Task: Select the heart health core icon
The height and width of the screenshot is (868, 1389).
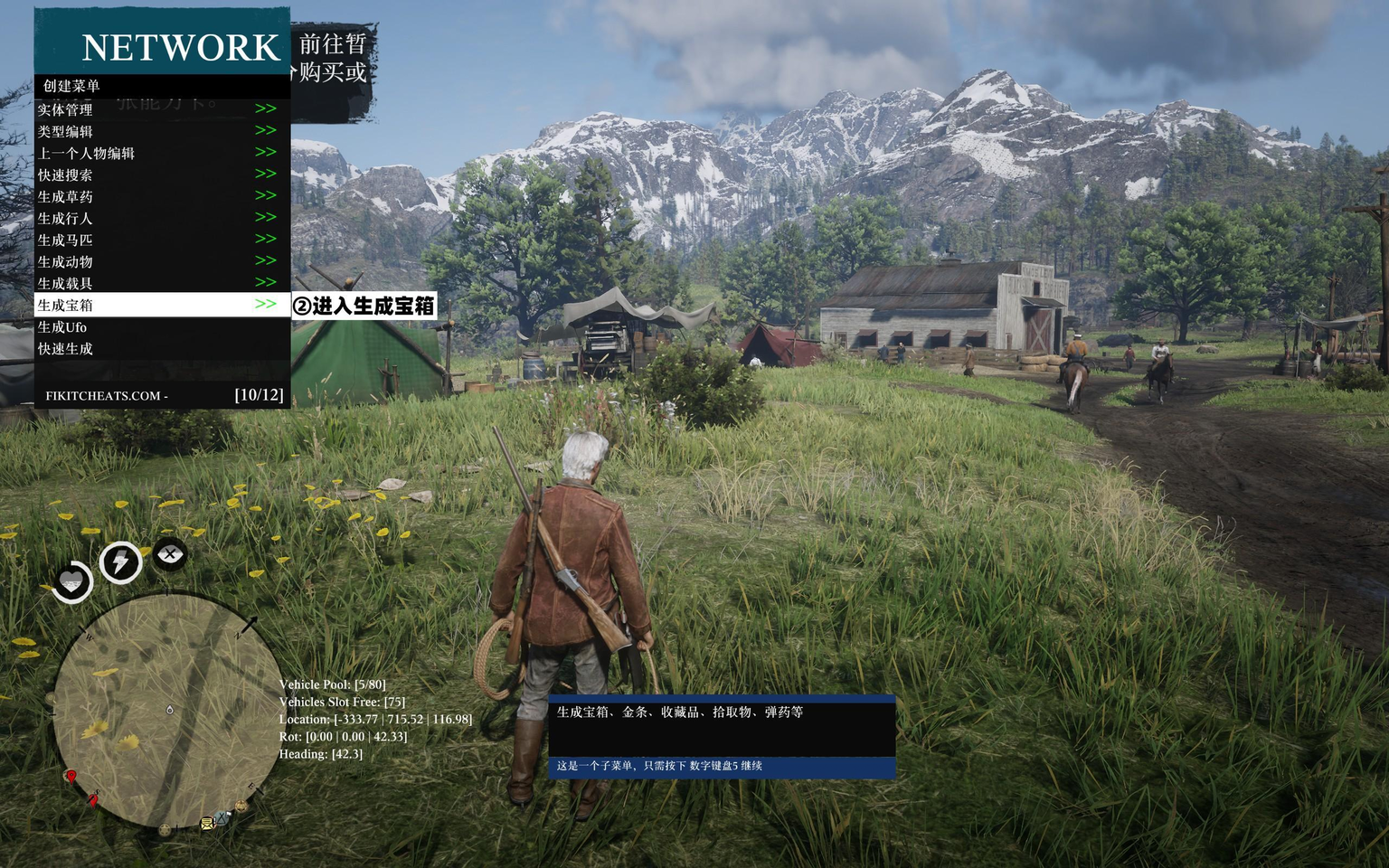Action: [x=72, y=581]
